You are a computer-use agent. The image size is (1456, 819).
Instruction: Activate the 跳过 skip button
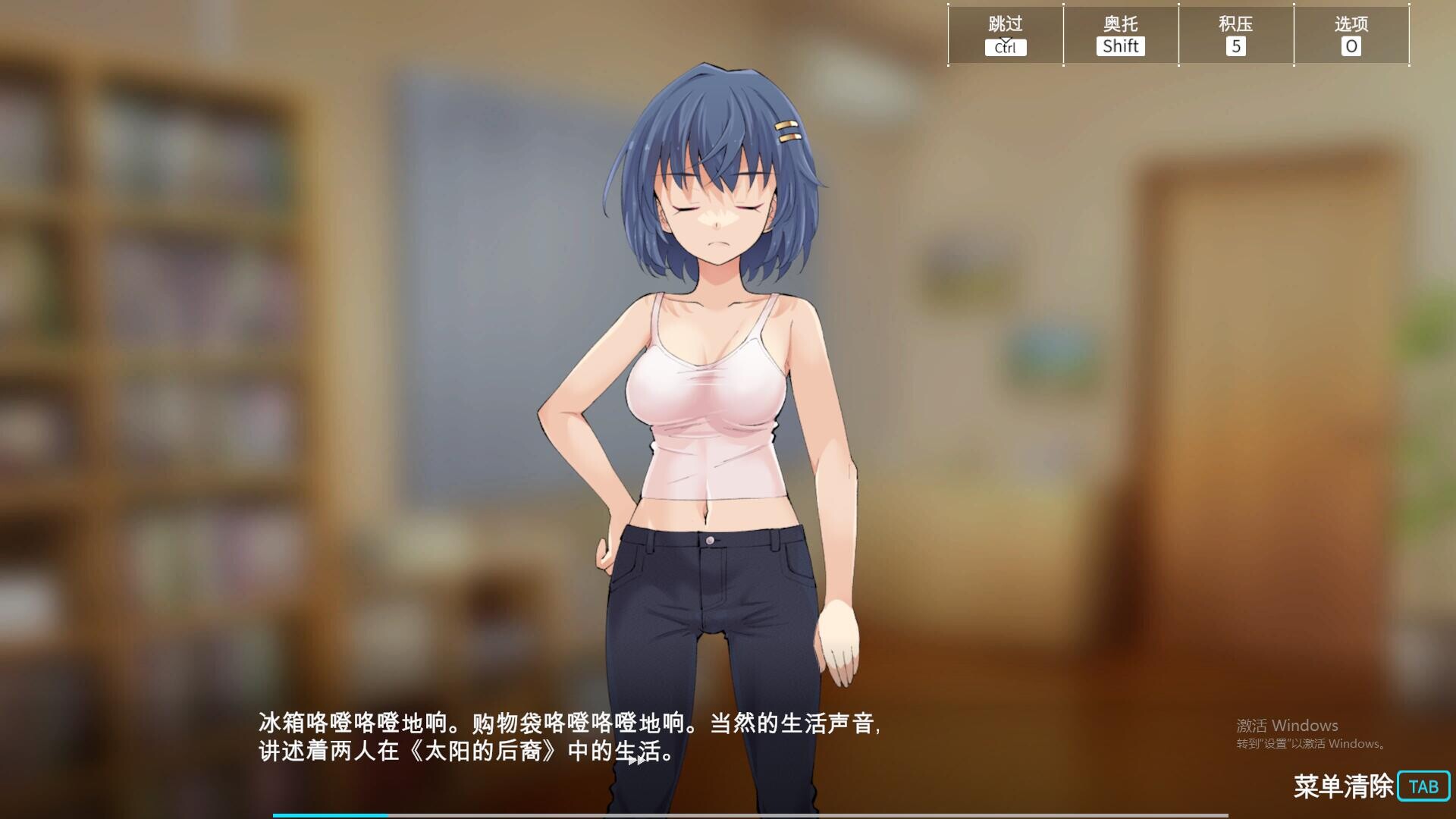point(1006,35)
